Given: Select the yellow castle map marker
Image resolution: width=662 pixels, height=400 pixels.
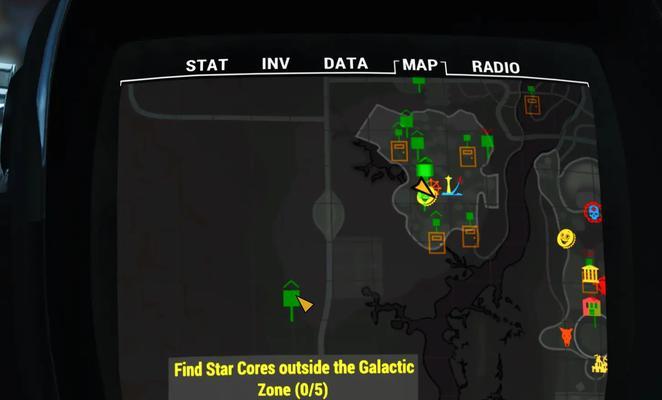Looking at the screenshot, I should pyautogui.click(x=601, y=364).
